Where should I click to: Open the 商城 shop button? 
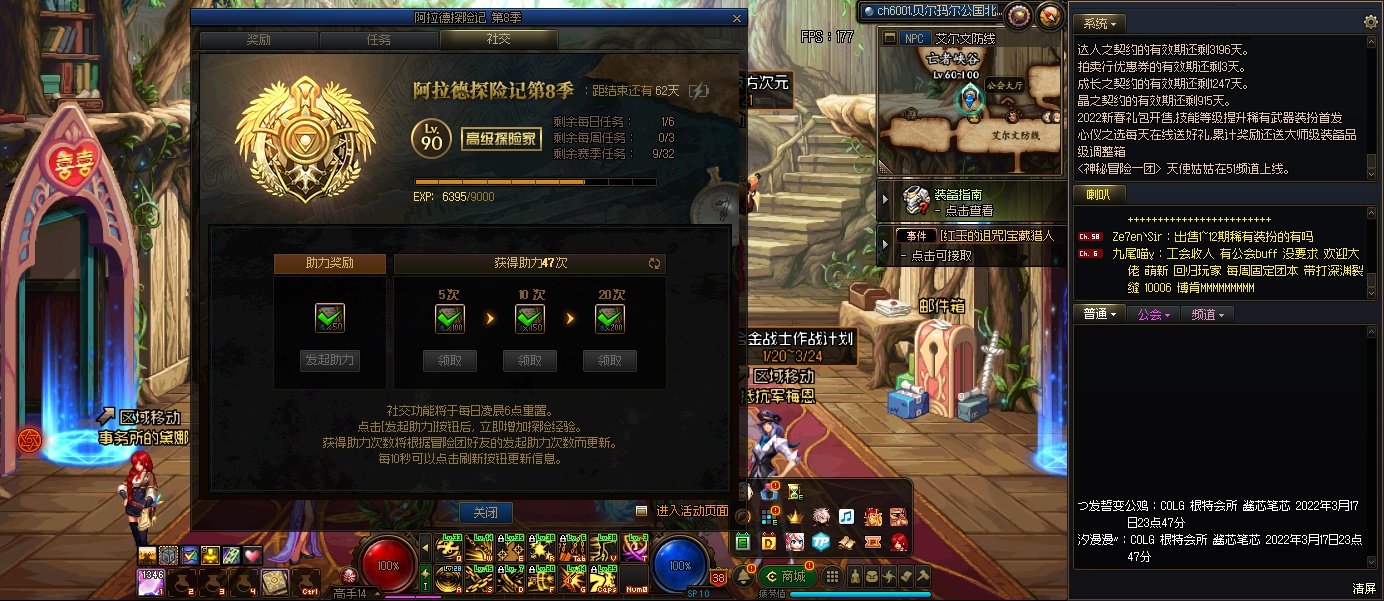point(785,576)
